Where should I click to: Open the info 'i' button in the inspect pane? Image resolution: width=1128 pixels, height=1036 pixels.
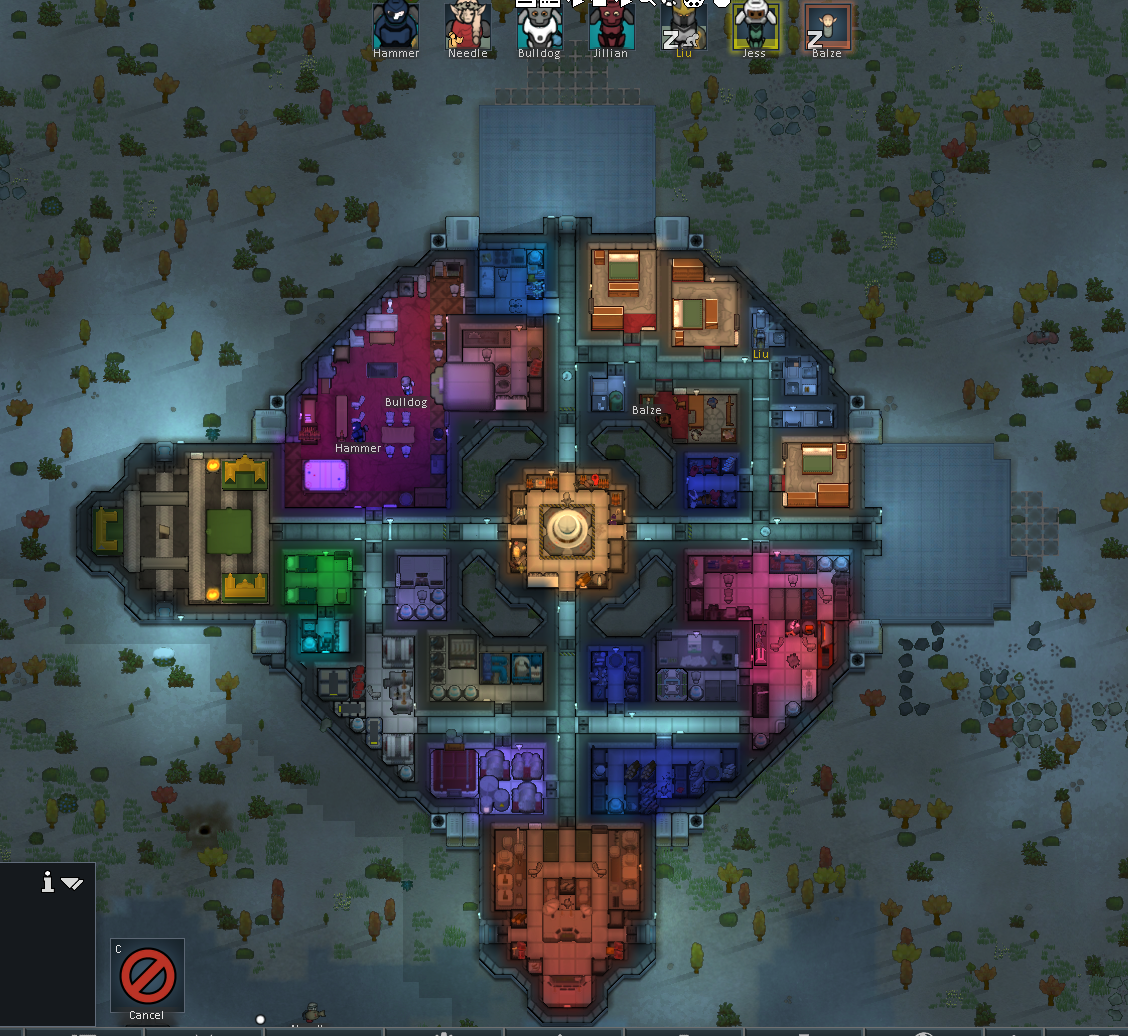pos(47,882)
